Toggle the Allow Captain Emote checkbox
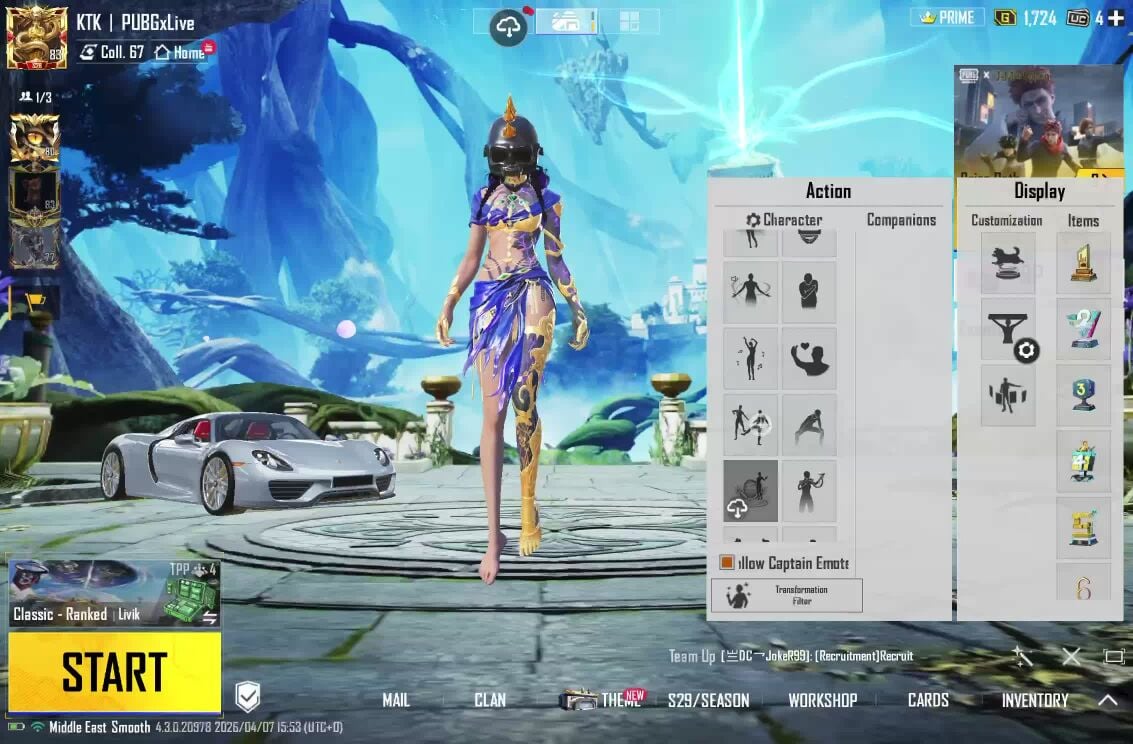 [x=727, y=563]
